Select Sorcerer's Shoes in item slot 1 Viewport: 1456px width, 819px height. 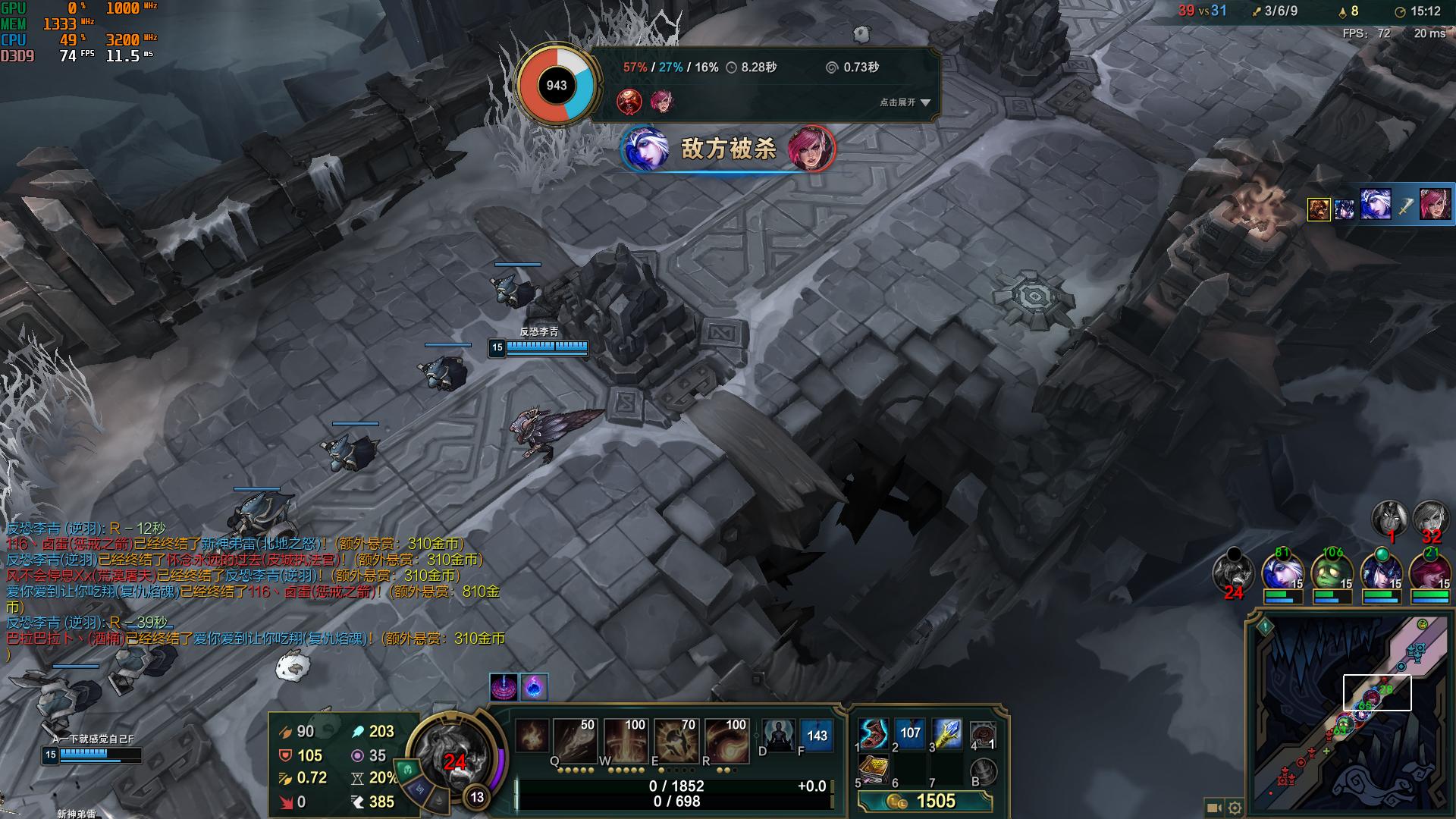[x=873, y=734]
